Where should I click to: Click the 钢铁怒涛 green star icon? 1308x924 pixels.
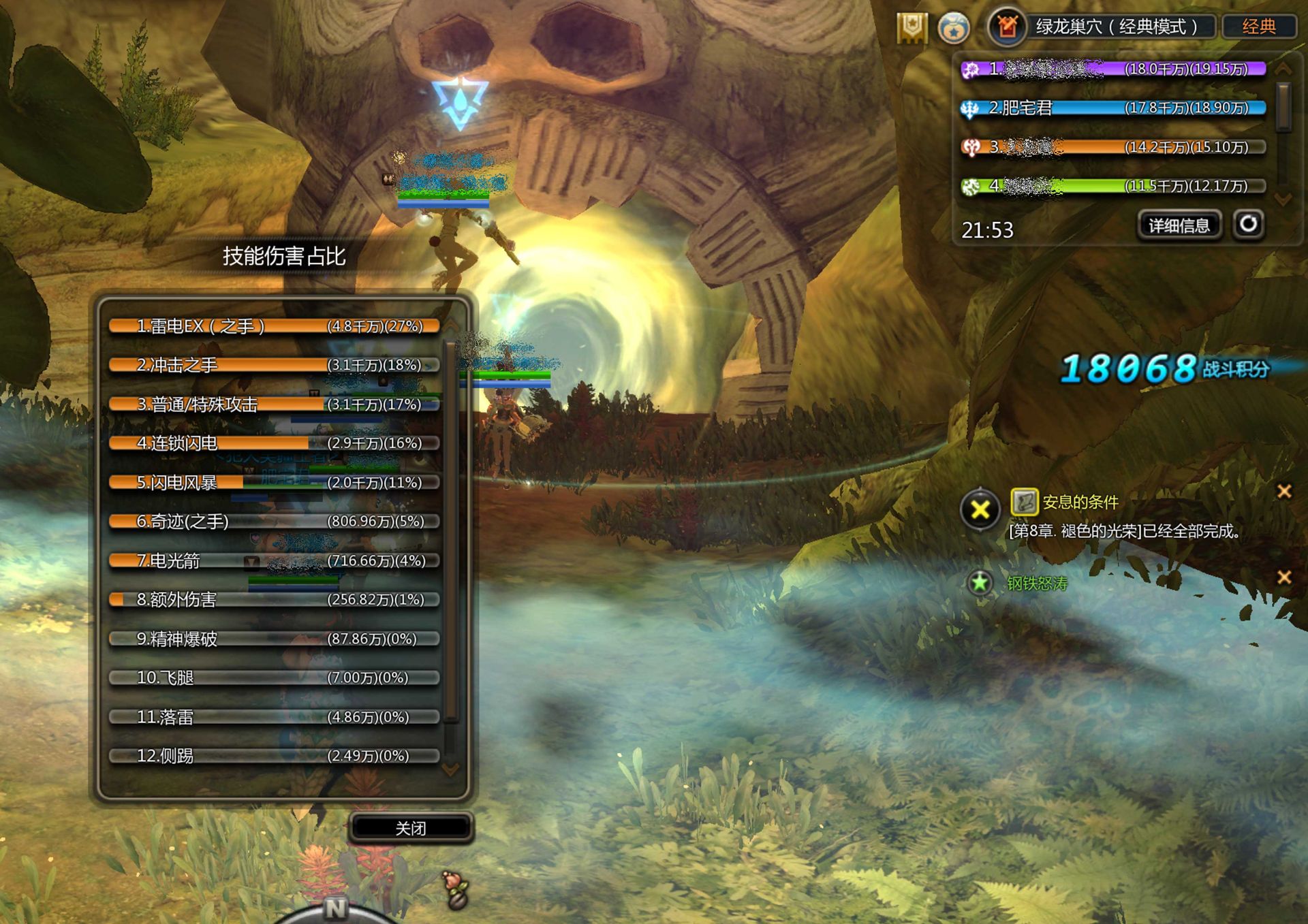pyautogui.click(x=980, y=583)
